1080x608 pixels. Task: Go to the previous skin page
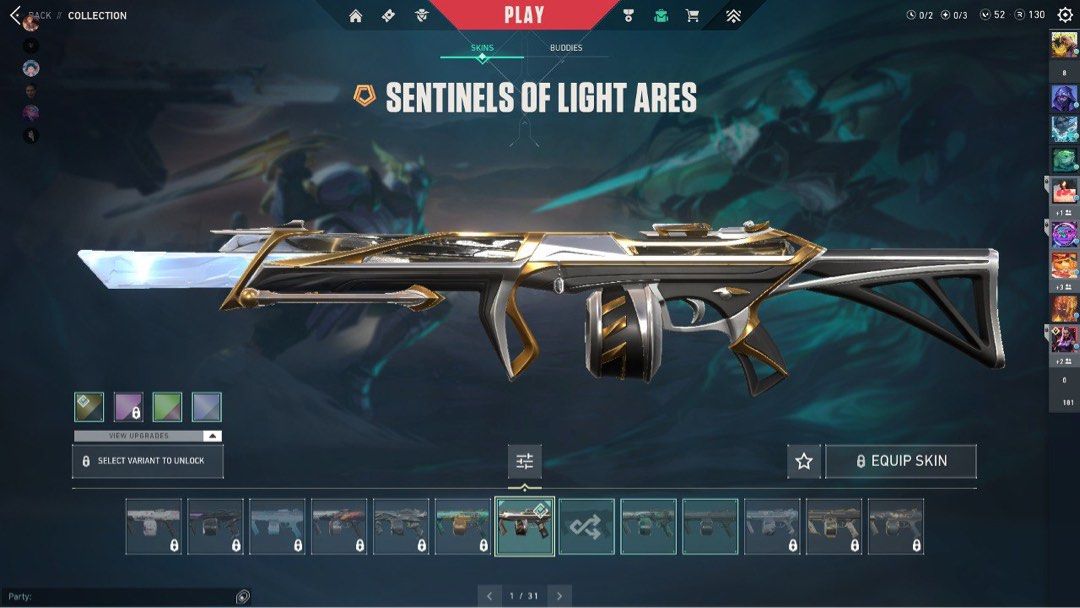point(490,596)
